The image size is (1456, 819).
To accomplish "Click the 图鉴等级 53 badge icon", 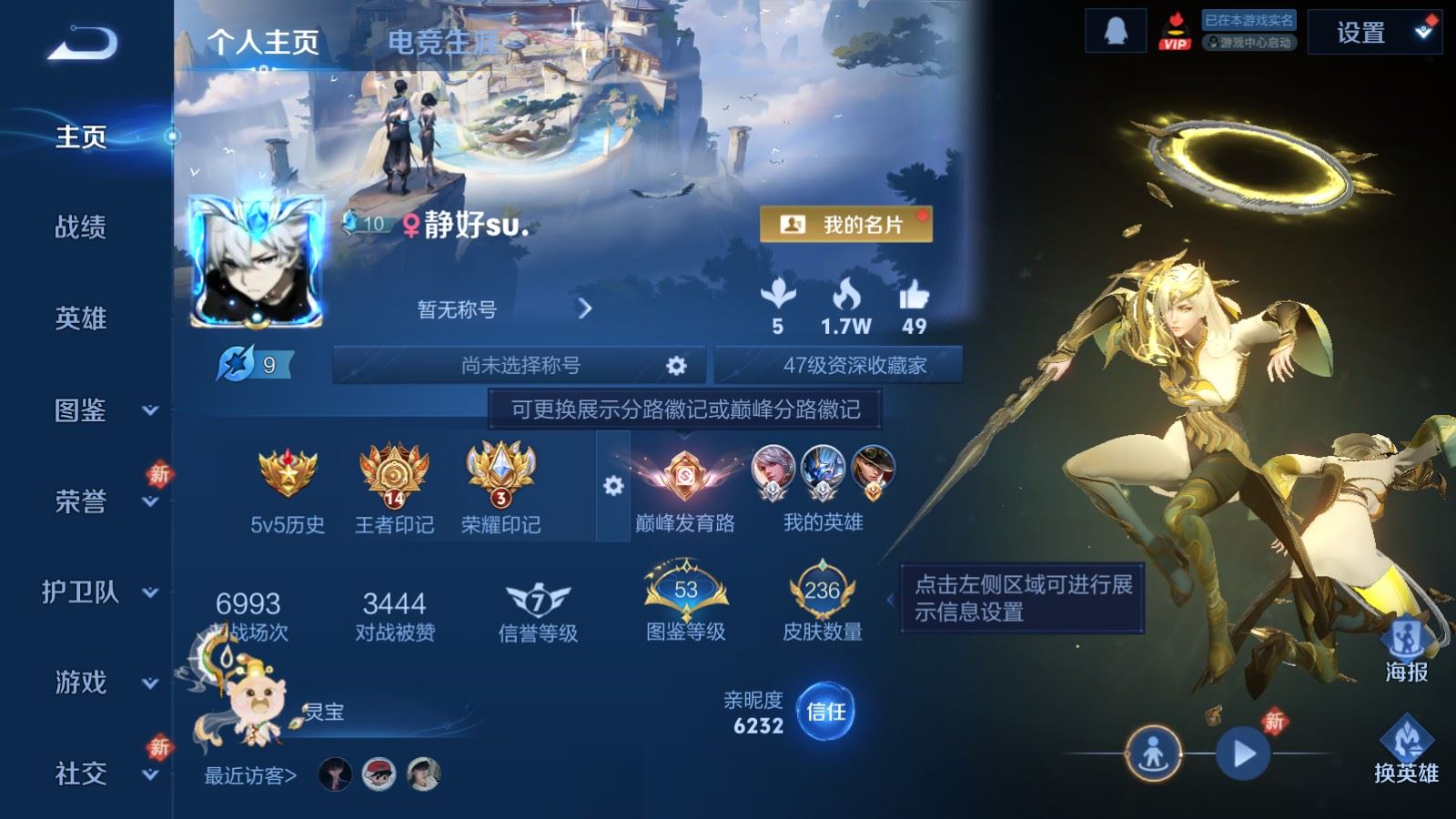I will 684,590.
